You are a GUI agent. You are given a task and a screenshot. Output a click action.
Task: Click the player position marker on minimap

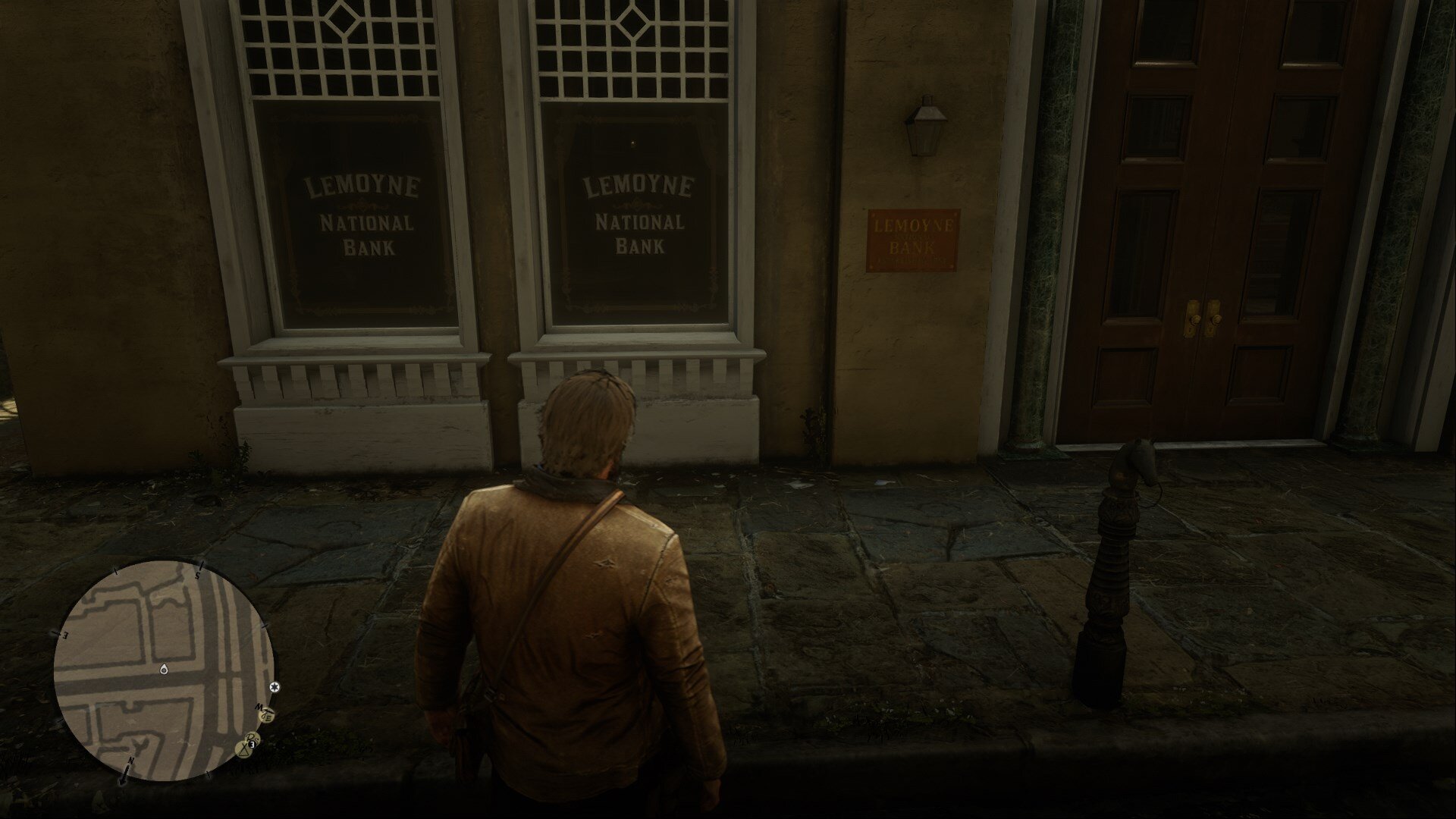point(164,670)
